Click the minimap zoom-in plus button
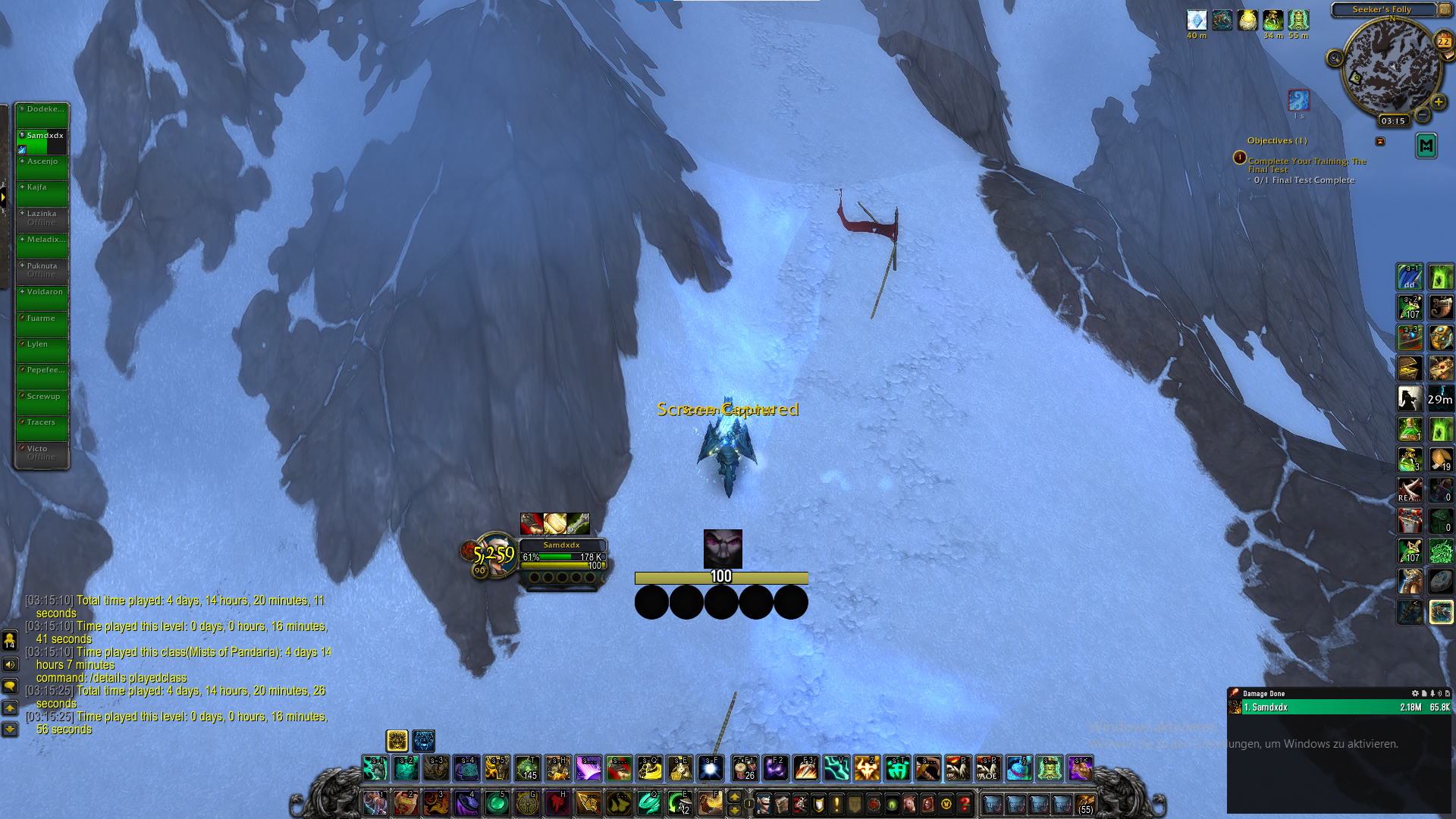The width and height of the screenshot is (1456, 819). [x=1438, y=102]
